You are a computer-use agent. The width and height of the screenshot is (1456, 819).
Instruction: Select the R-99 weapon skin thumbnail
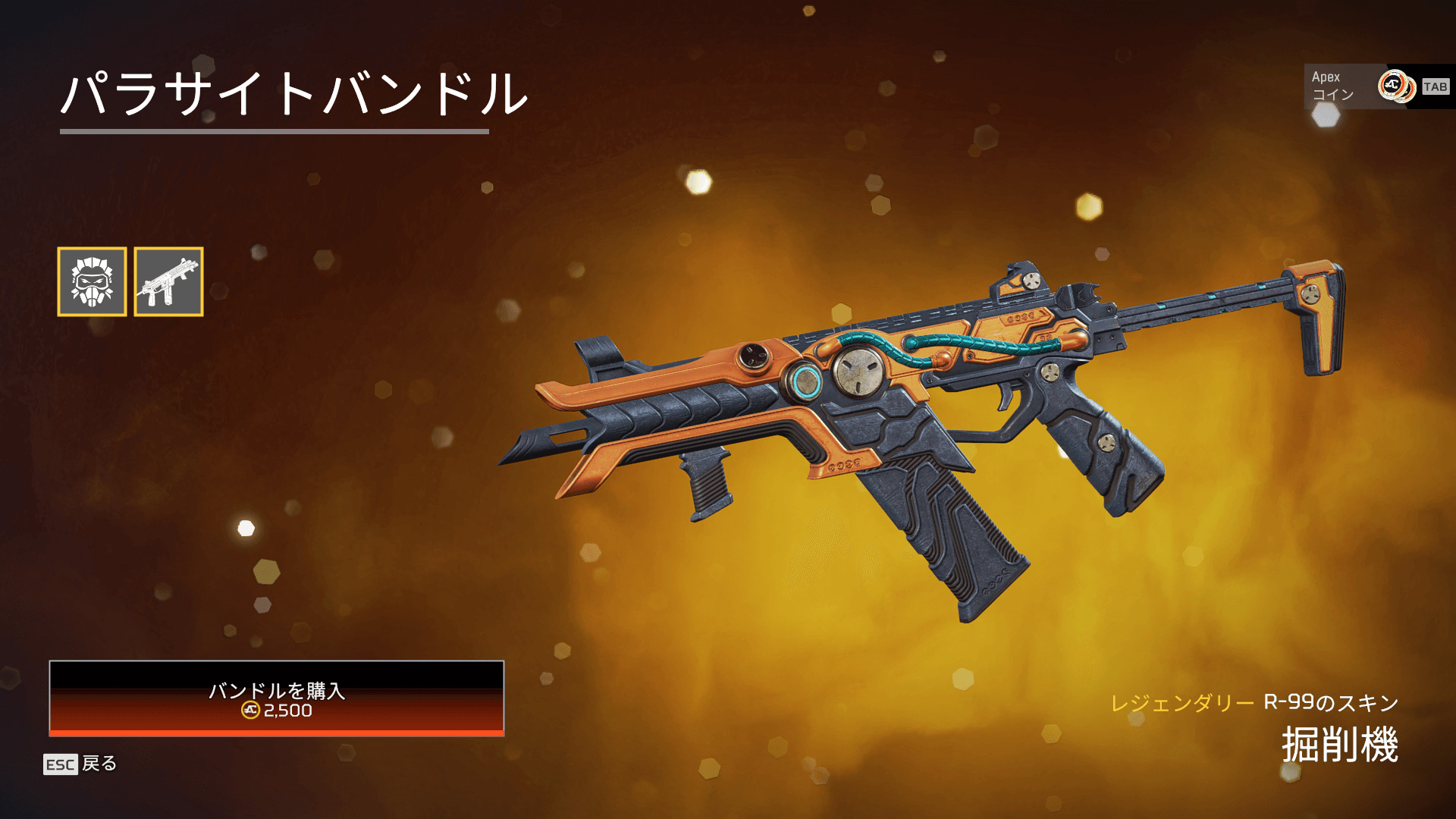coord(168,281)
